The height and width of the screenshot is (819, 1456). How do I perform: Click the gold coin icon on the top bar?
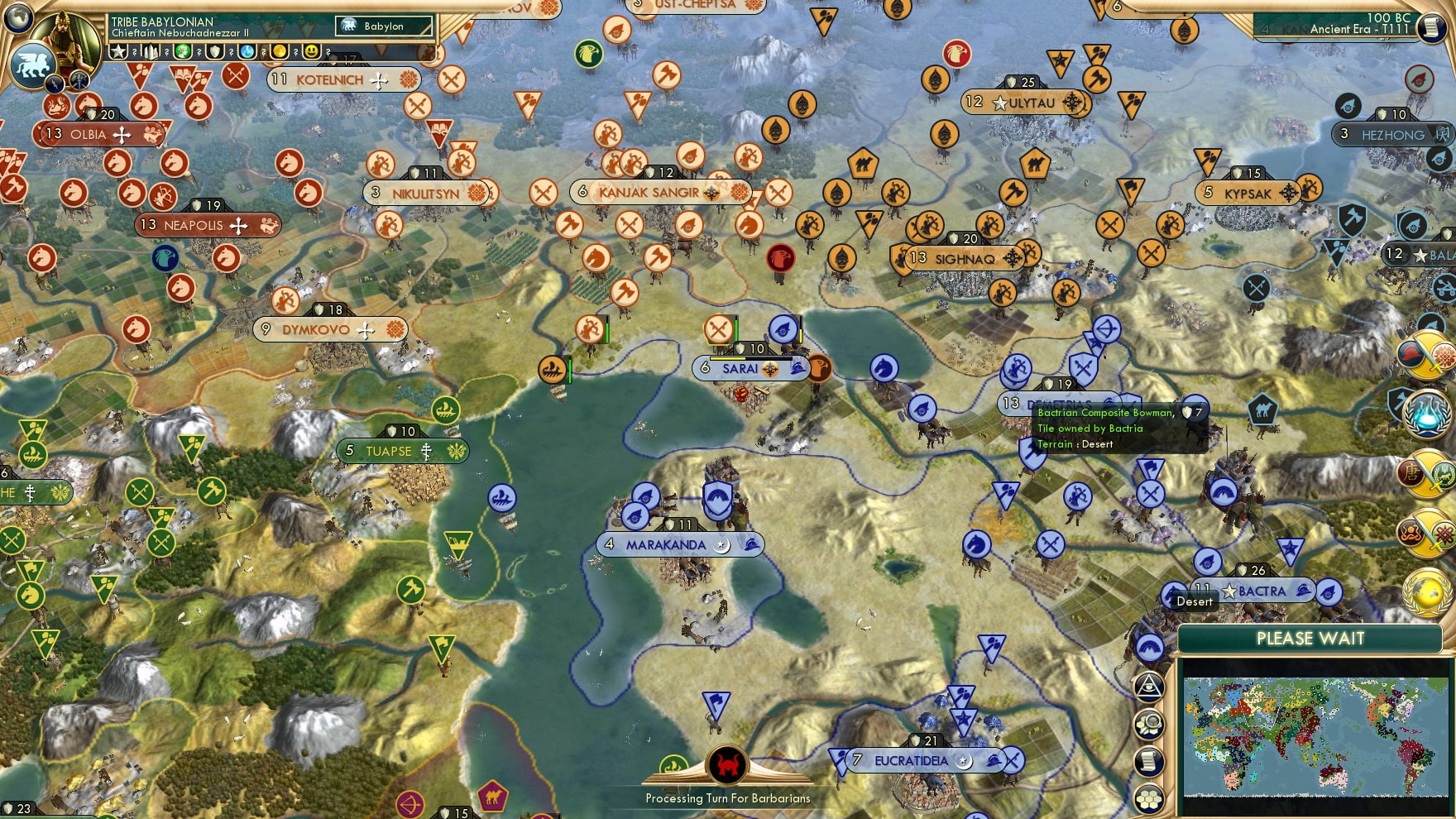coord(280,51)
